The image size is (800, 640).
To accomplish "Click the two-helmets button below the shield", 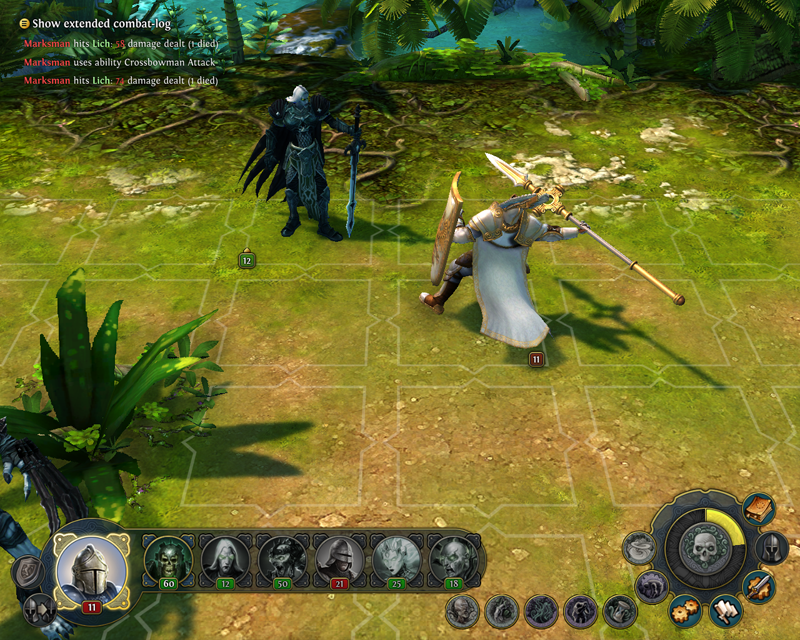I will click(x=41, y=606).
